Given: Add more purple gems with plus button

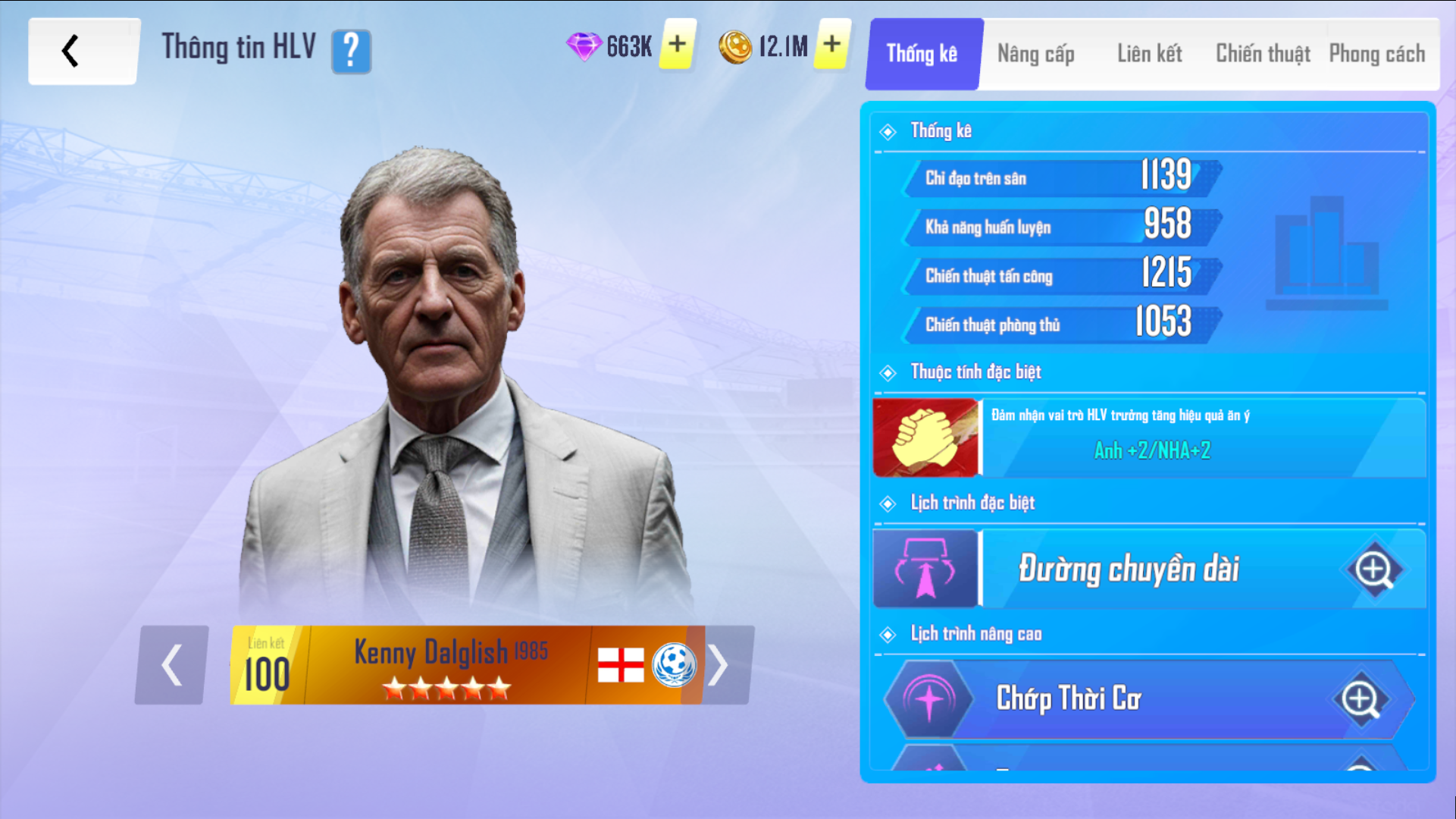Looking at the screenshot, I should pos(677,45).
